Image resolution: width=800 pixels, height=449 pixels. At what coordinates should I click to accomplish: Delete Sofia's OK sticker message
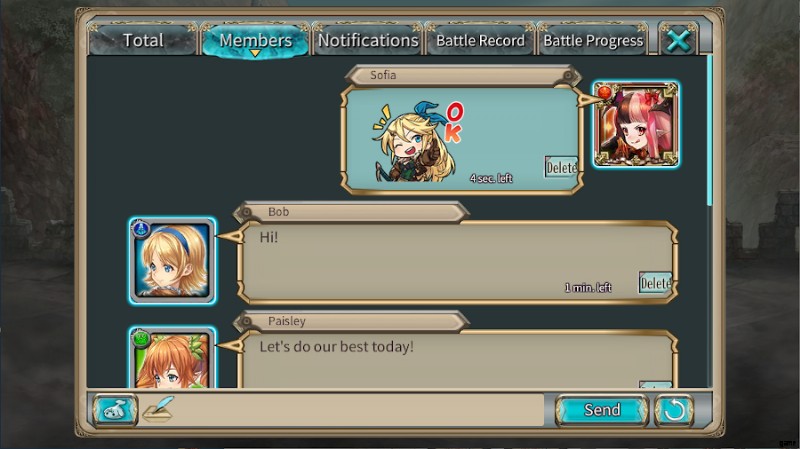[561, 167]
